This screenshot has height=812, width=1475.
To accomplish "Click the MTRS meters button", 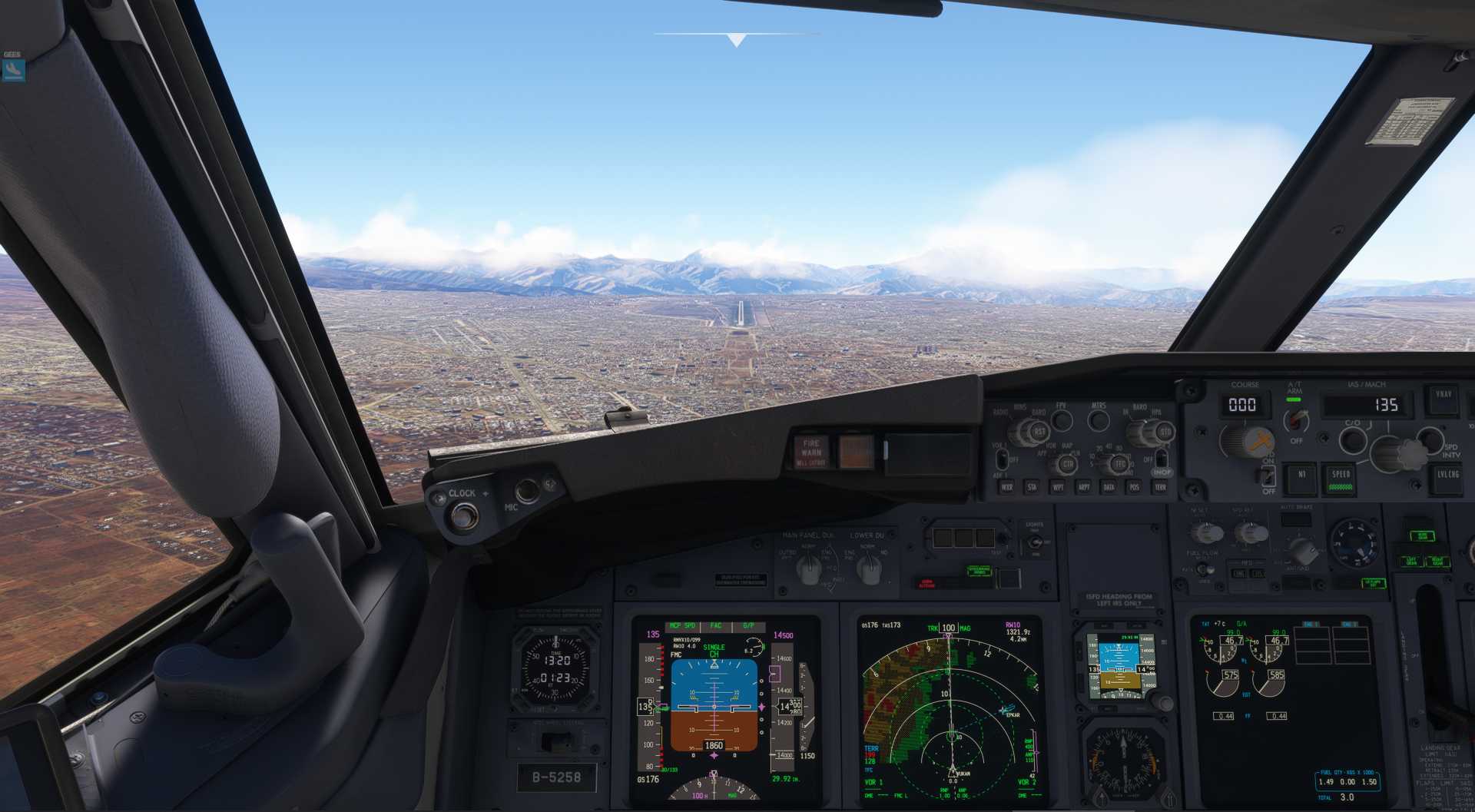I will click(1099, 419).
